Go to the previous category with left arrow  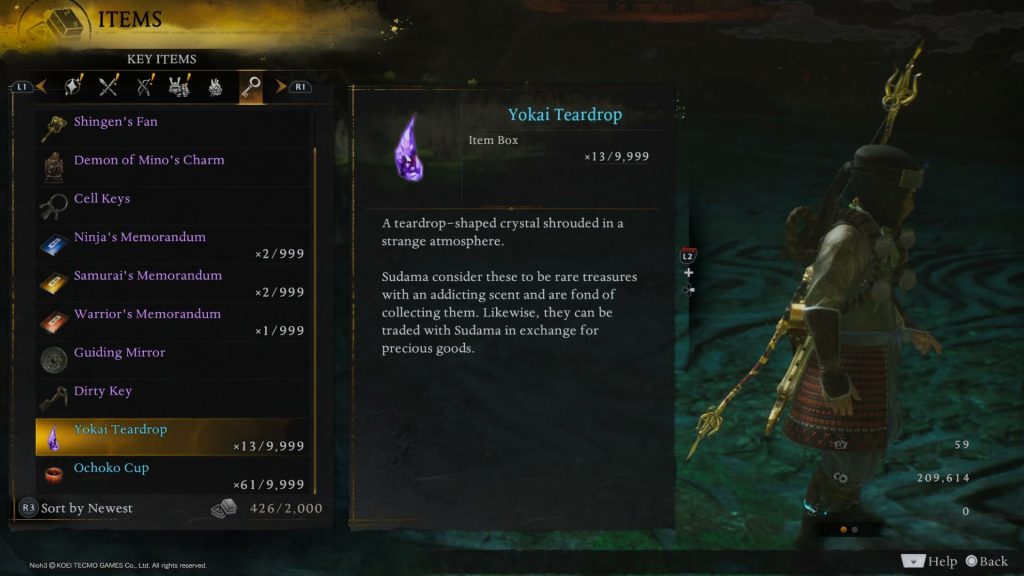(41, 87)
